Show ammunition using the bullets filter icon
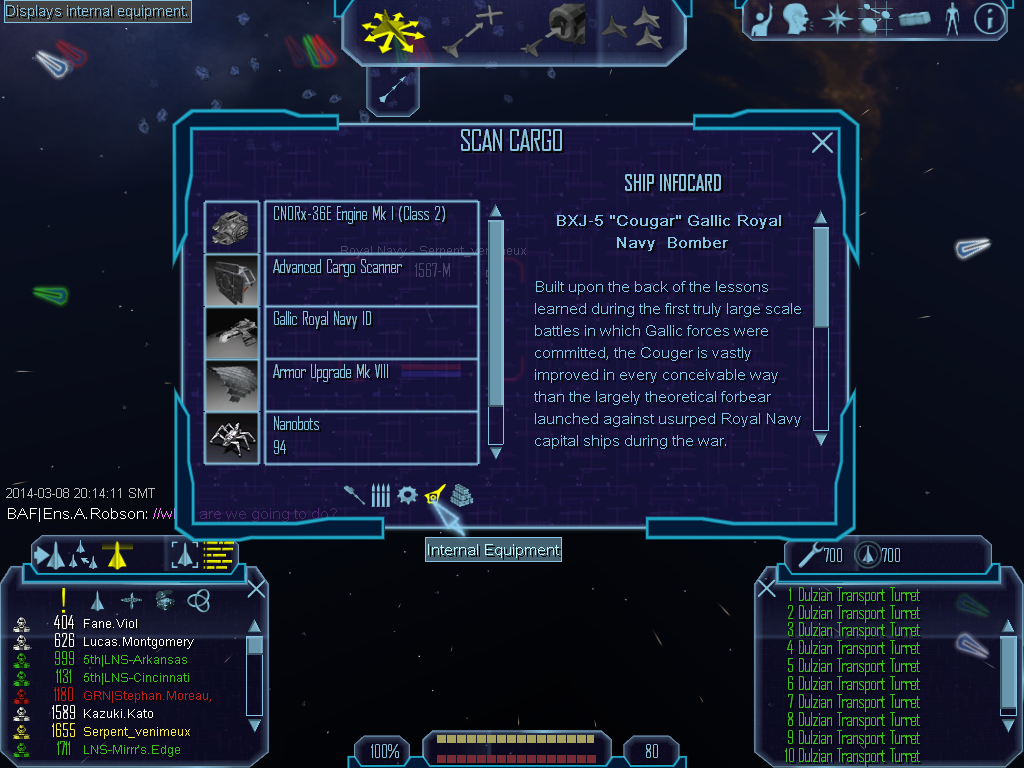Viewport: 1024px width, 768px height. tap(380, 495)
